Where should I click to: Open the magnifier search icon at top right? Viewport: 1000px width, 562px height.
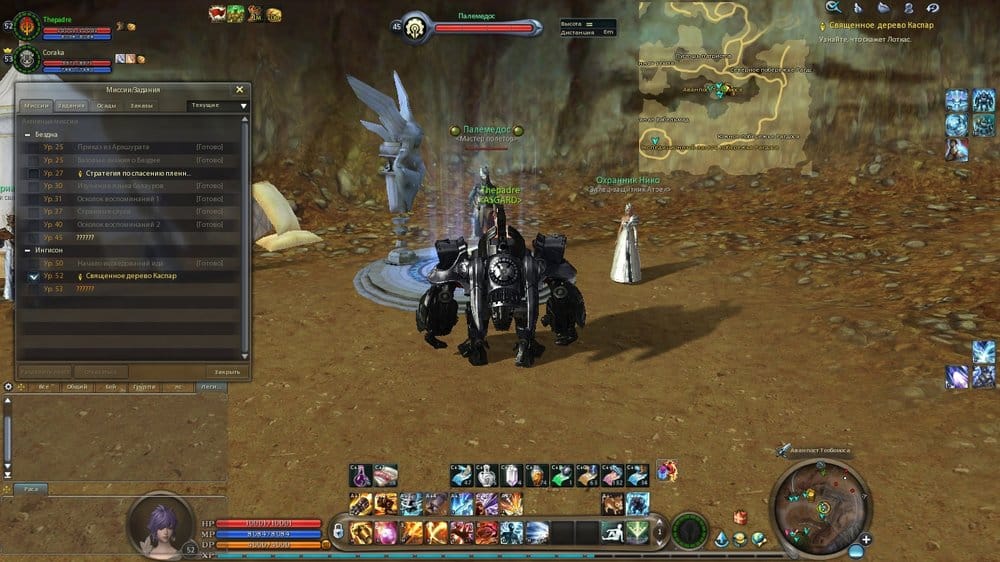(832, 7)
